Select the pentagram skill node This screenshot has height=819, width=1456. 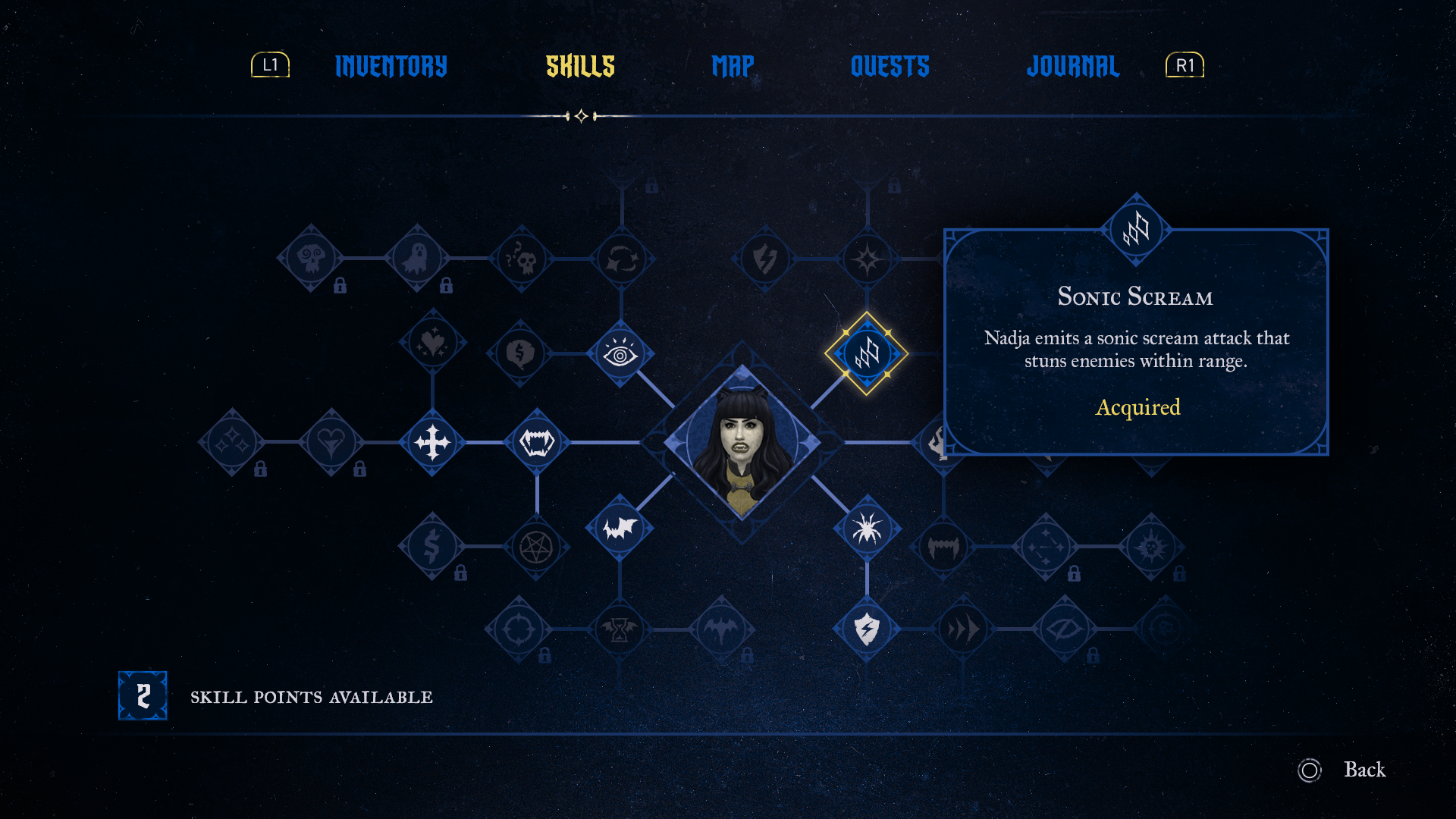536,547
